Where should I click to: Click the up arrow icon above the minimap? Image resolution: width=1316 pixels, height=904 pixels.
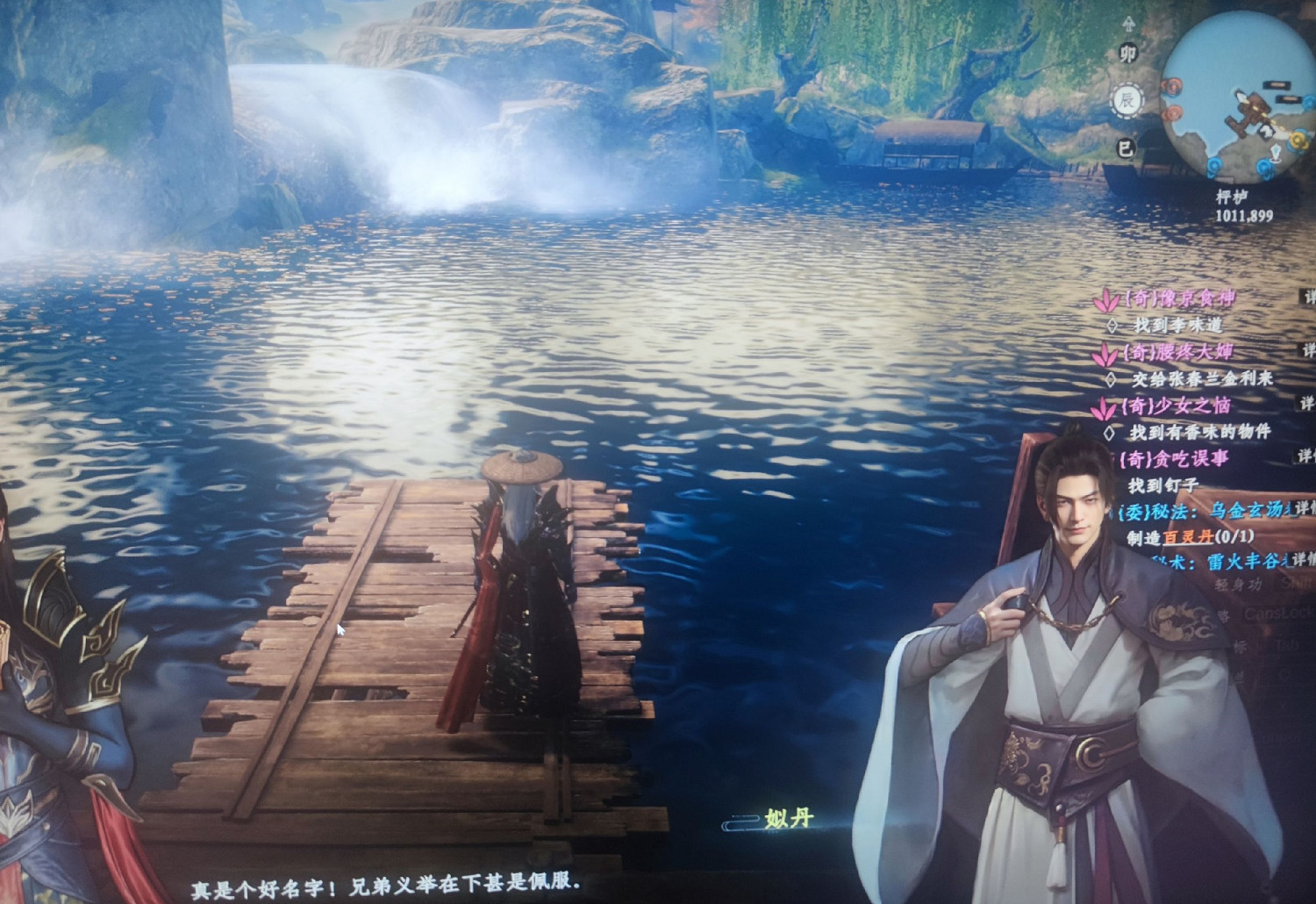pos(1129,23)
